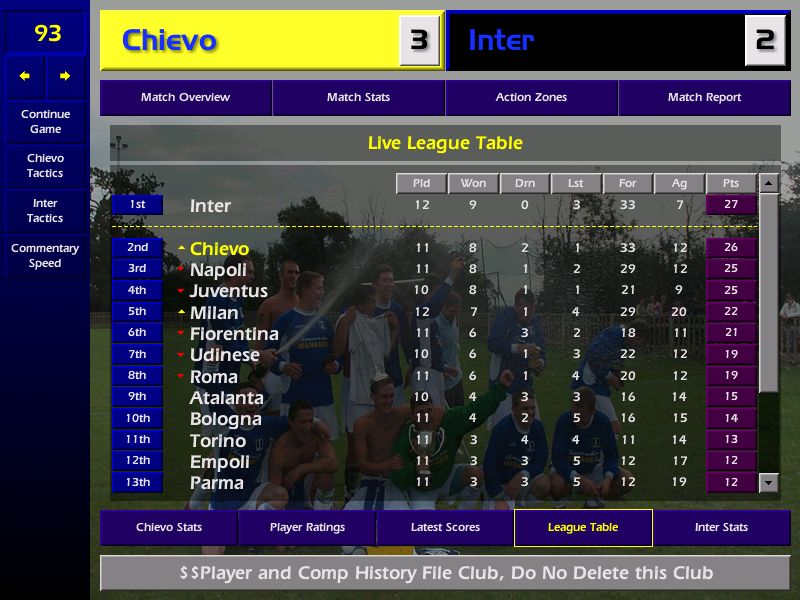Show Inter Stats
Viewport: 800px width, 600px height.
point(721,528)
